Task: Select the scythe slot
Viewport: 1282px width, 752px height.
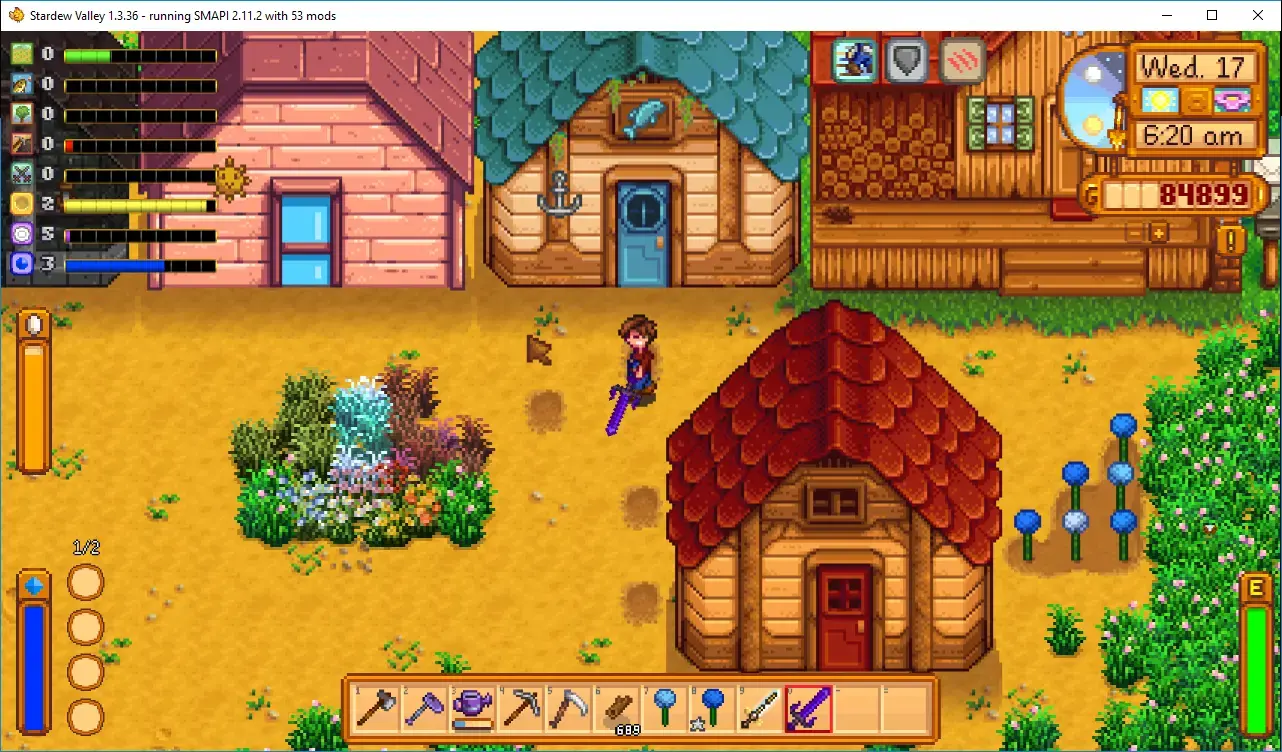Action: 567,709
